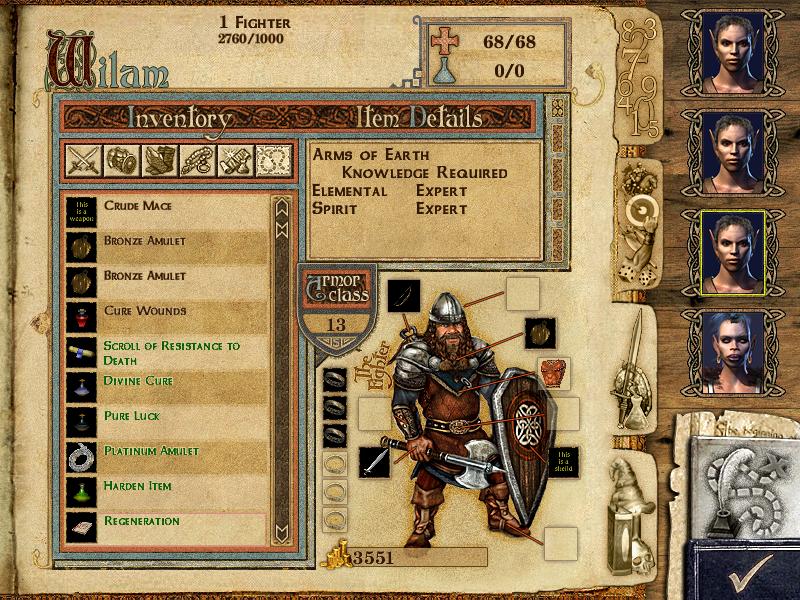Filter by gloves and boots clothing
Screen dimensions: 800x600
[x=158, y=160]
